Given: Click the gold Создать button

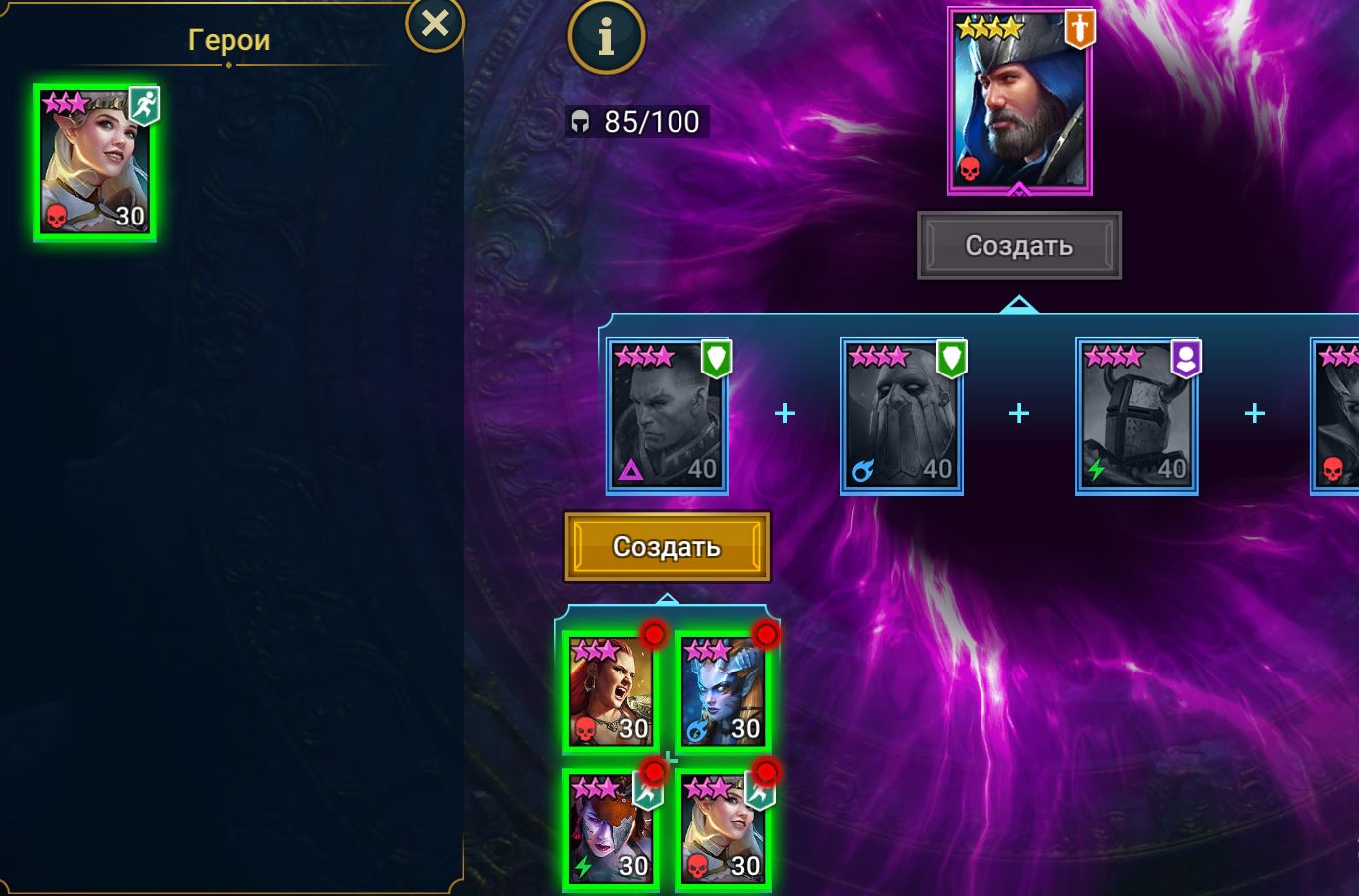Looking at the screenshot, I should click(x=667, y=546).
